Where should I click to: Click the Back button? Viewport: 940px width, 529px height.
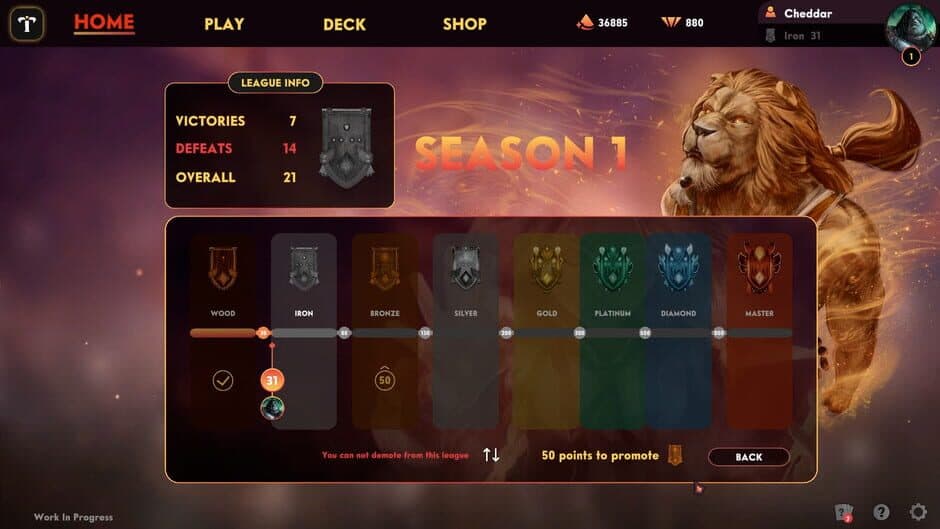pyautogui.click(x=749, y=457)
